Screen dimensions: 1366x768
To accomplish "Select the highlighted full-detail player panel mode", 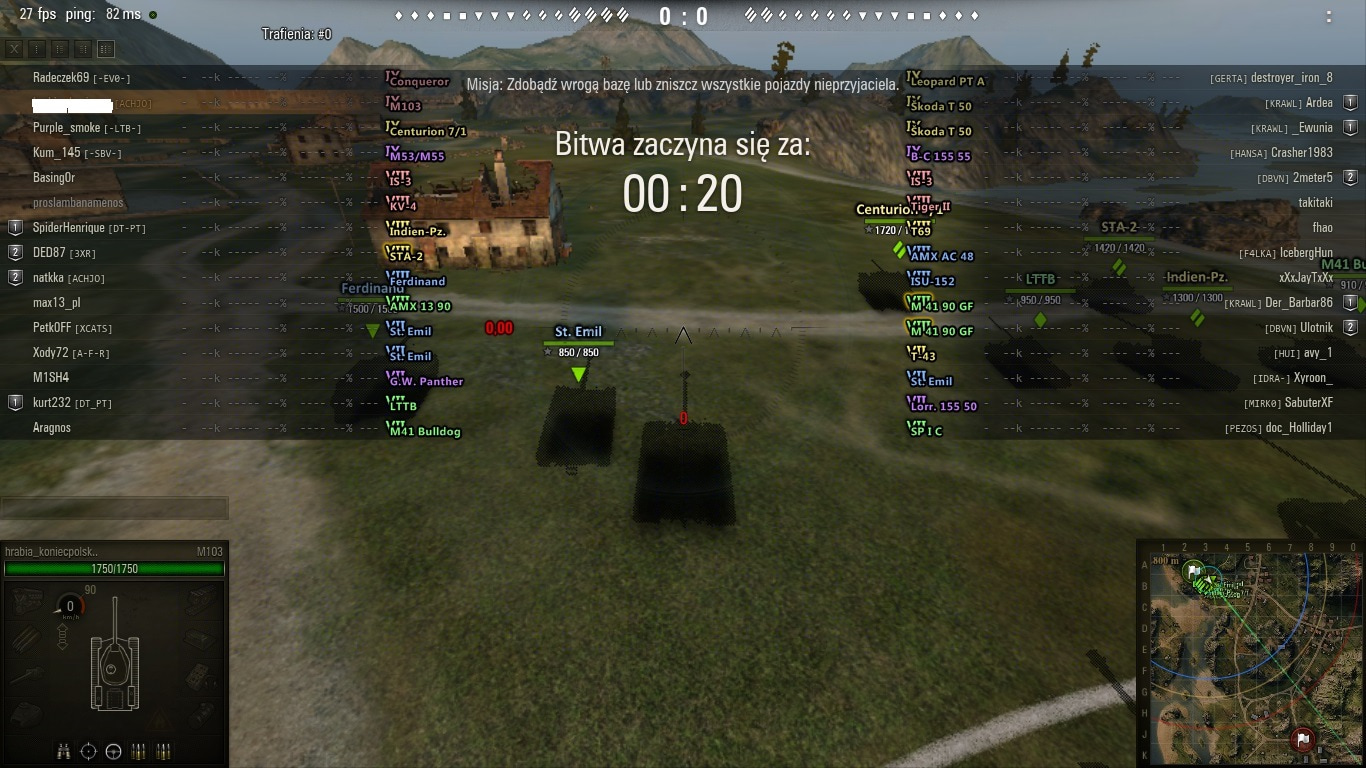I will click(x=106, y=49).
